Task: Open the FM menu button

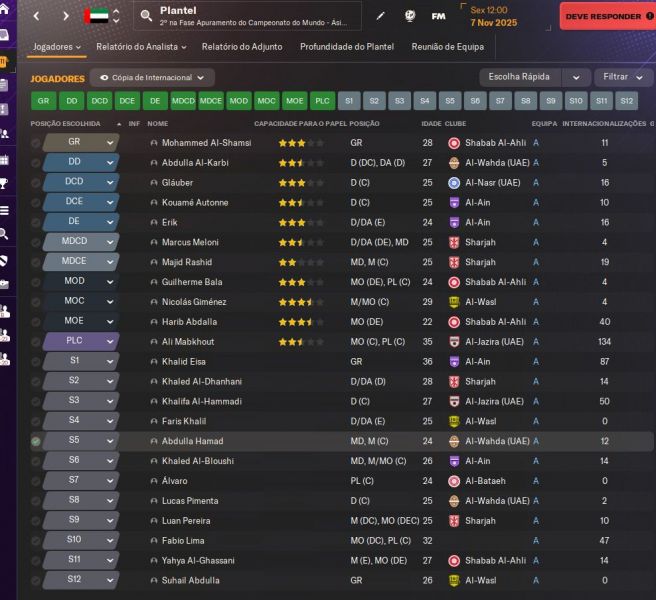Action: pyautogui.click(x=438, y=16)
